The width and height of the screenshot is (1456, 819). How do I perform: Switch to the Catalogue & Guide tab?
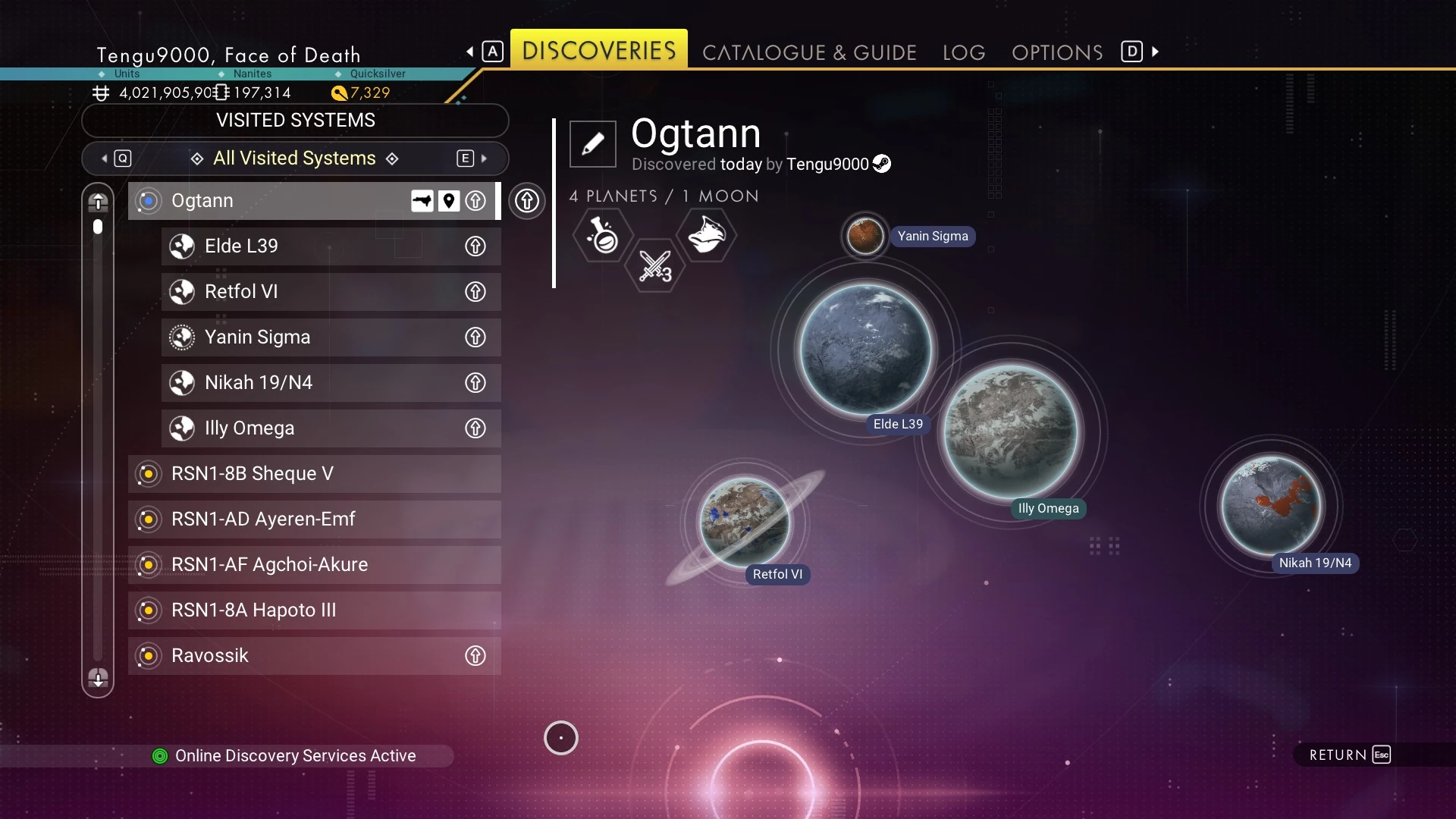[809, 52]
